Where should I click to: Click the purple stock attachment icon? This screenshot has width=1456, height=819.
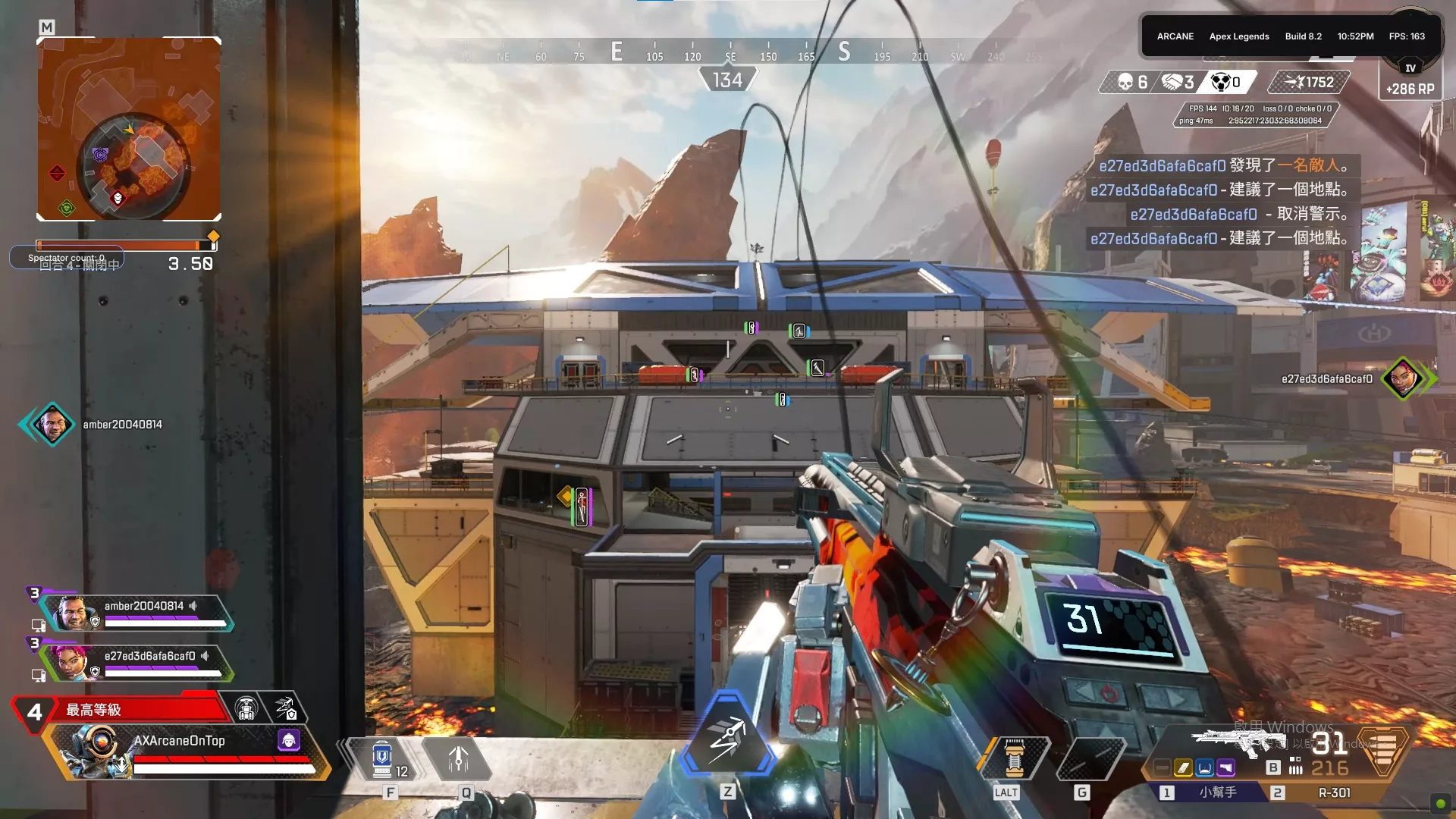[1225, 768]
